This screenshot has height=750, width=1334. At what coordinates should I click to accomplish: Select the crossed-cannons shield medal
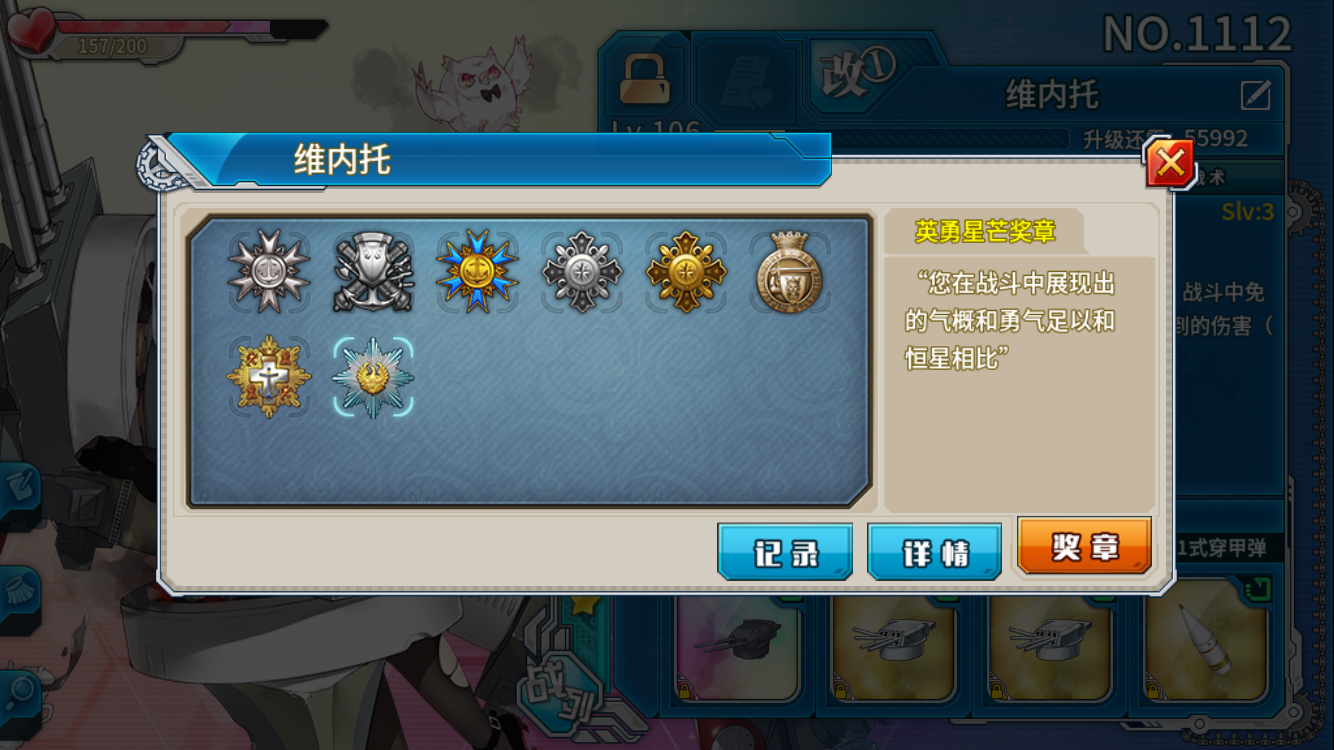tap(374, 270)
